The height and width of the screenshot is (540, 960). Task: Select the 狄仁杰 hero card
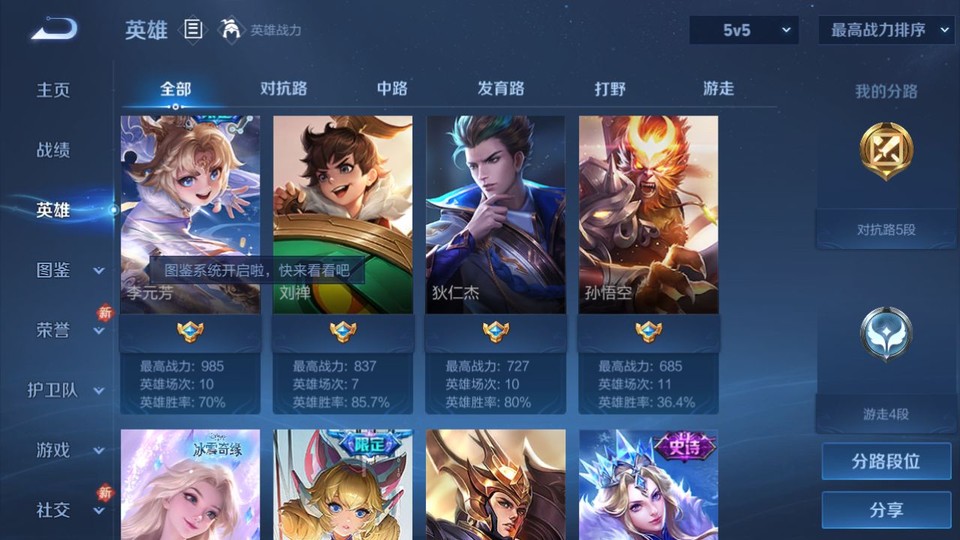pyautogui.click(x=495, y=215)
